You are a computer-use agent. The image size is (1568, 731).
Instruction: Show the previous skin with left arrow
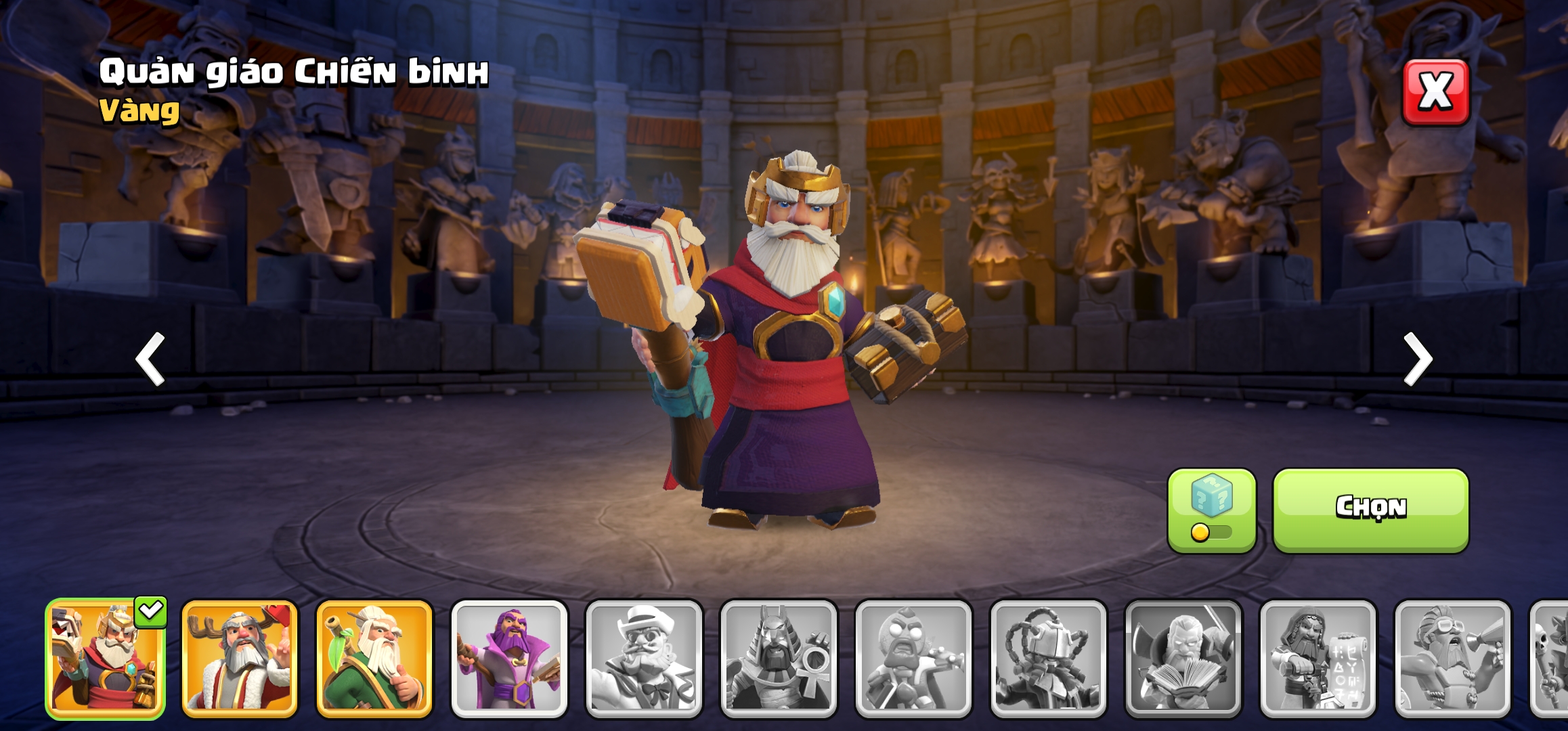pos(150,359)
